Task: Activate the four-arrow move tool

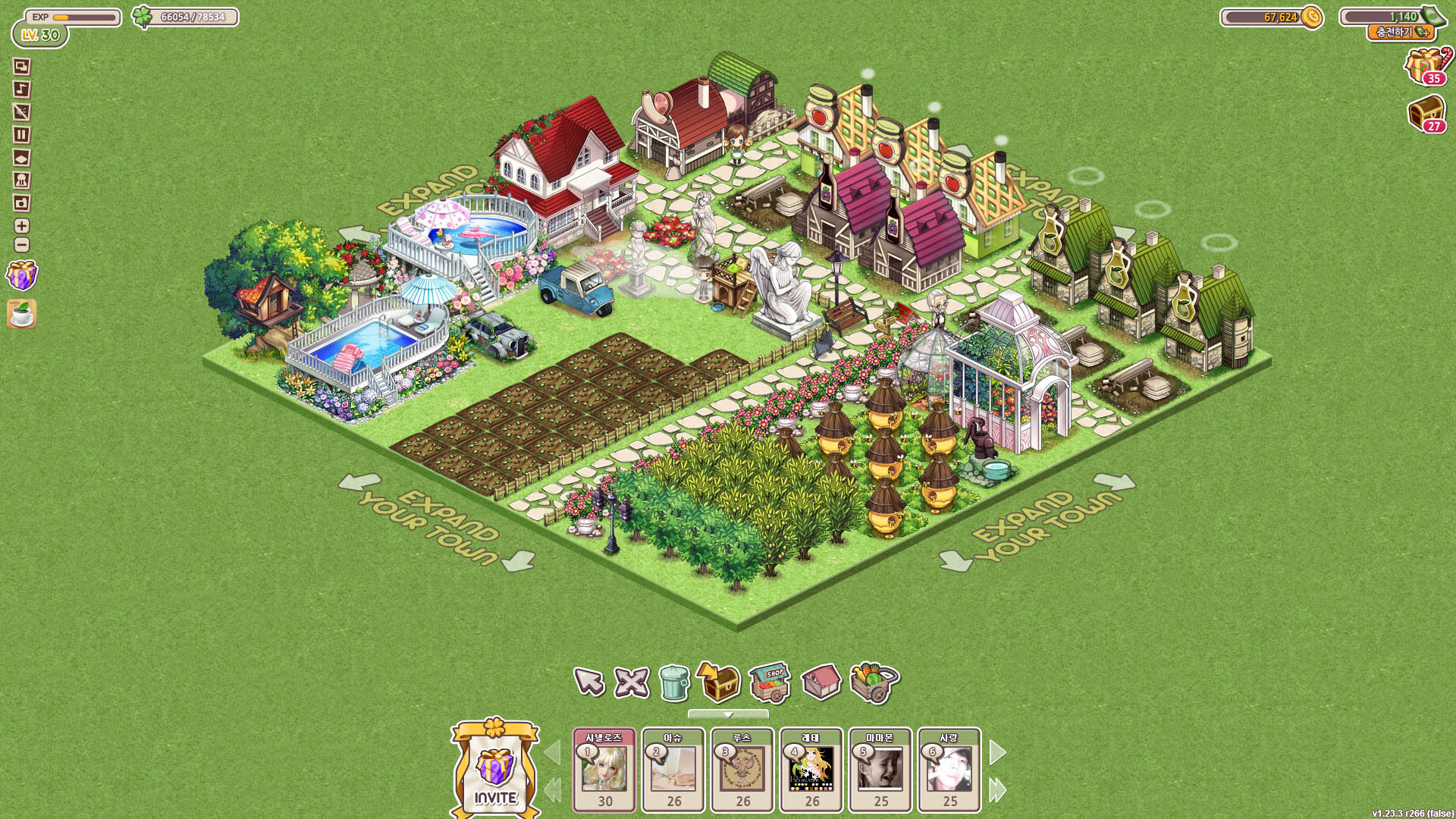Action: (631, 682)
